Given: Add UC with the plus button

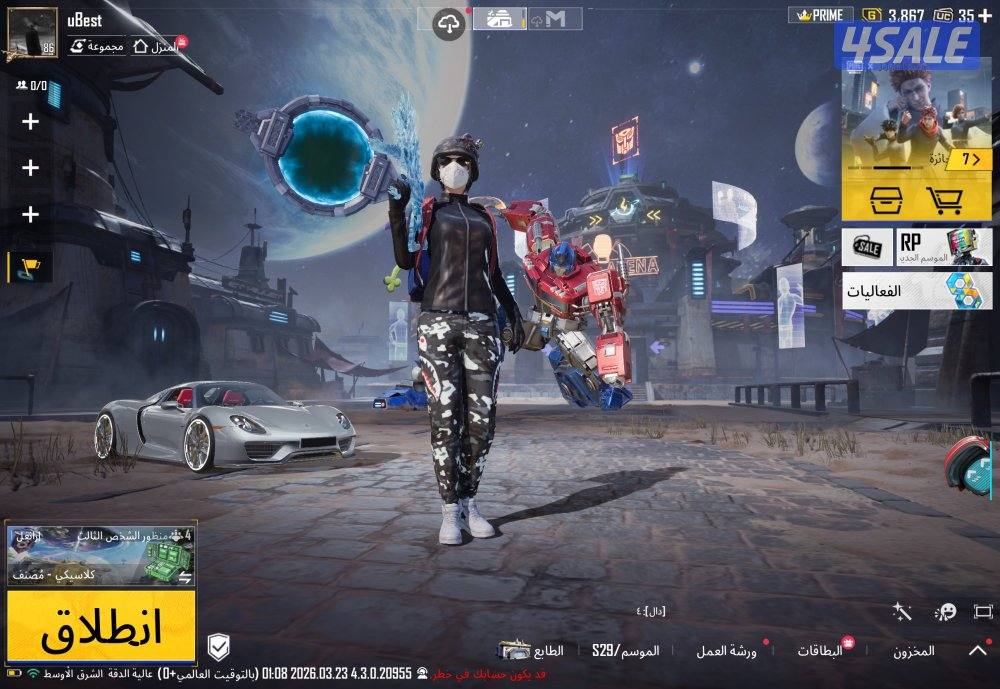Looking at the screenshot, I should (985, 15).
